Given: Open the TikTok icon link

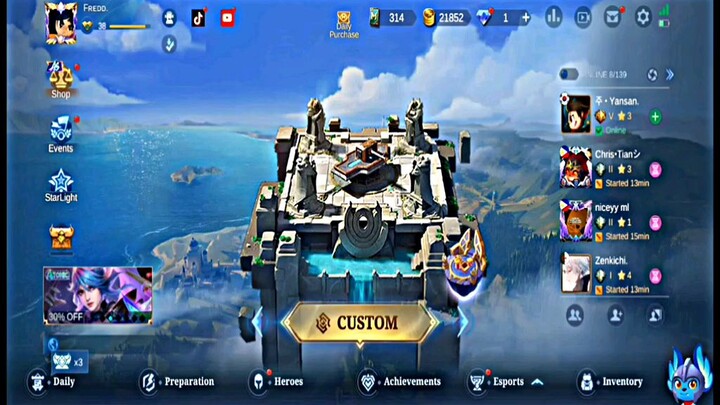Looking at the screenshot, I should (x=198, y=18).
